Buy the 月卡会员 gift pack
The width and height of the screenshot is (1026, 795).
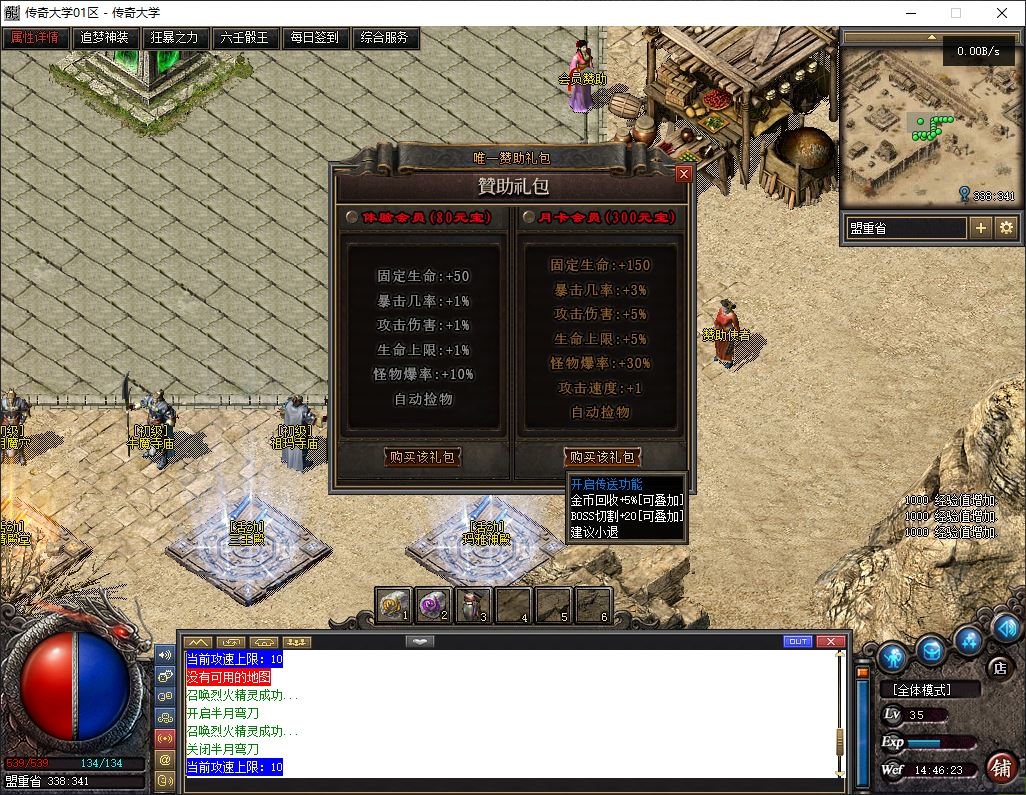click(x=602, y=457)
